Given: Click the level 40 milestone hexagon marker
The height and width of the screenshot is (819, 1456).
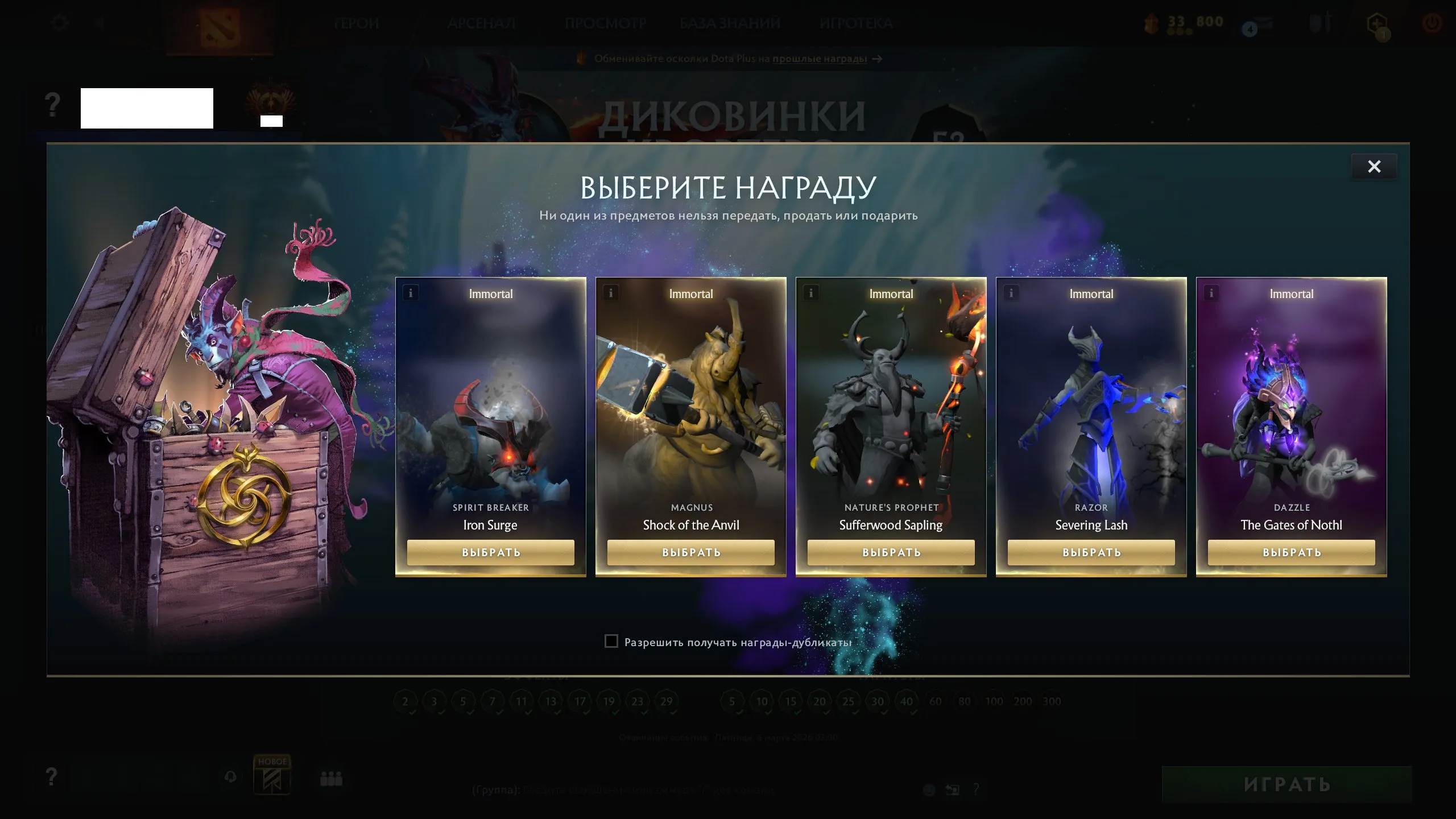Looking at the screenshot, I should (907, 701).
